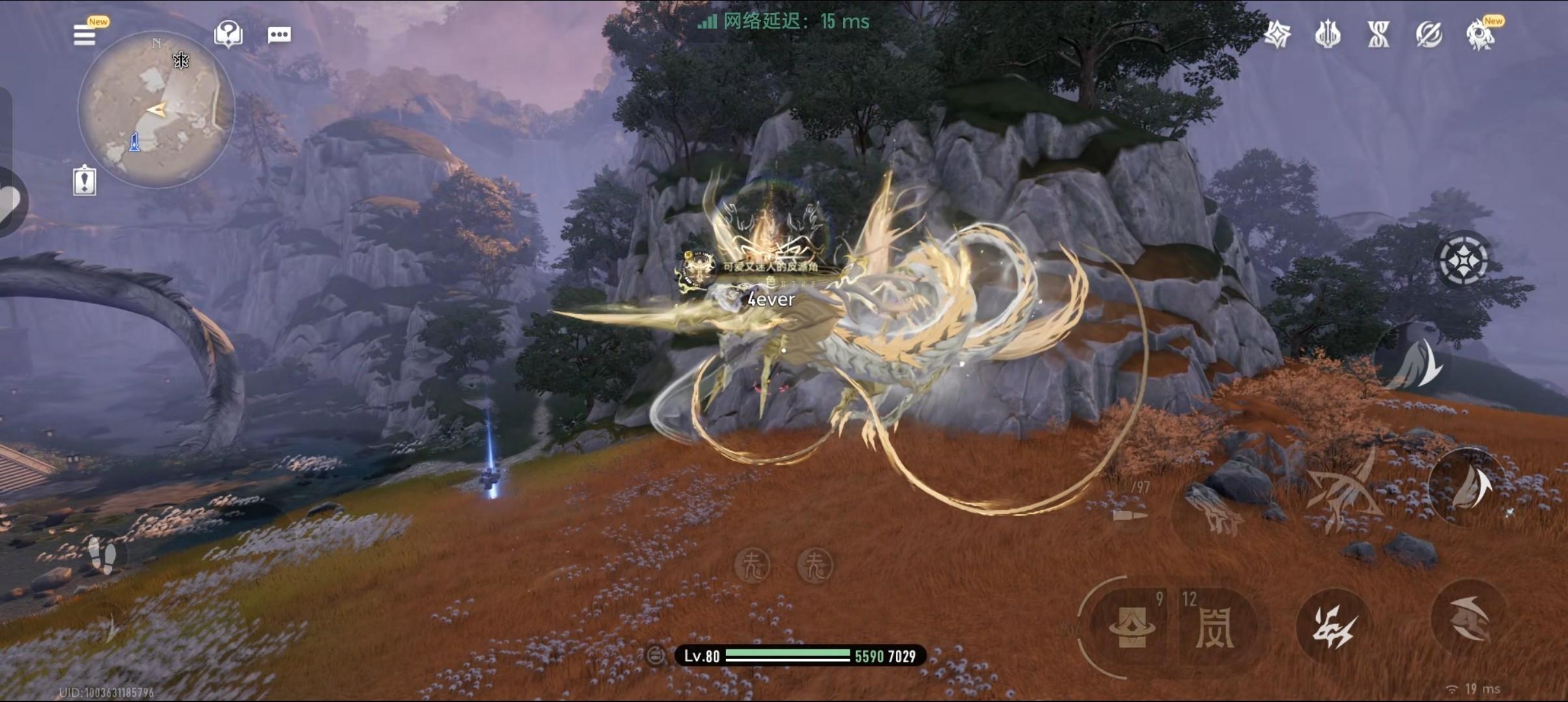Use the 岚 skill numbered 12

click(x=1214, y=627)
